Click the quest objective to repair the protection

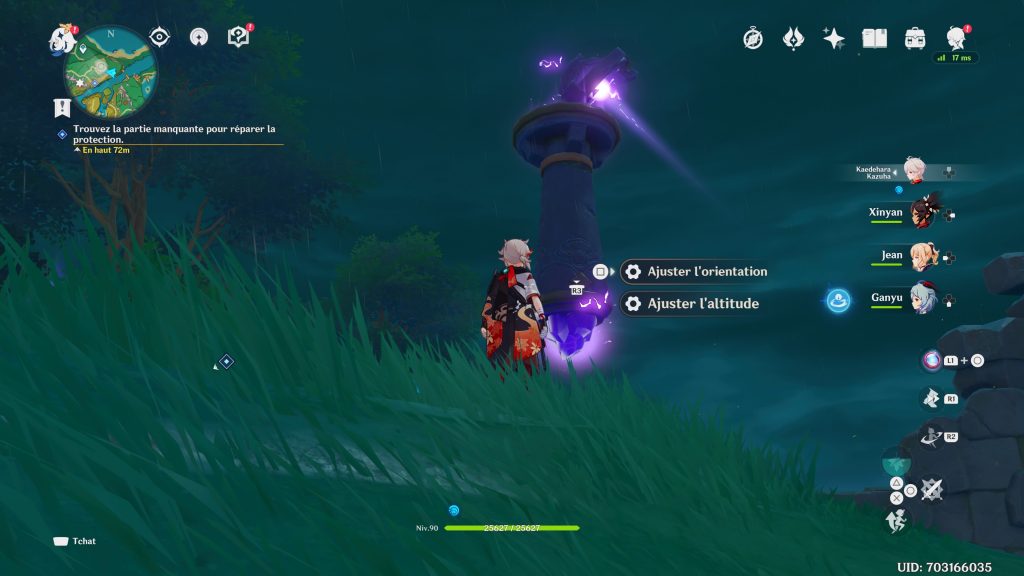[173, 134]
